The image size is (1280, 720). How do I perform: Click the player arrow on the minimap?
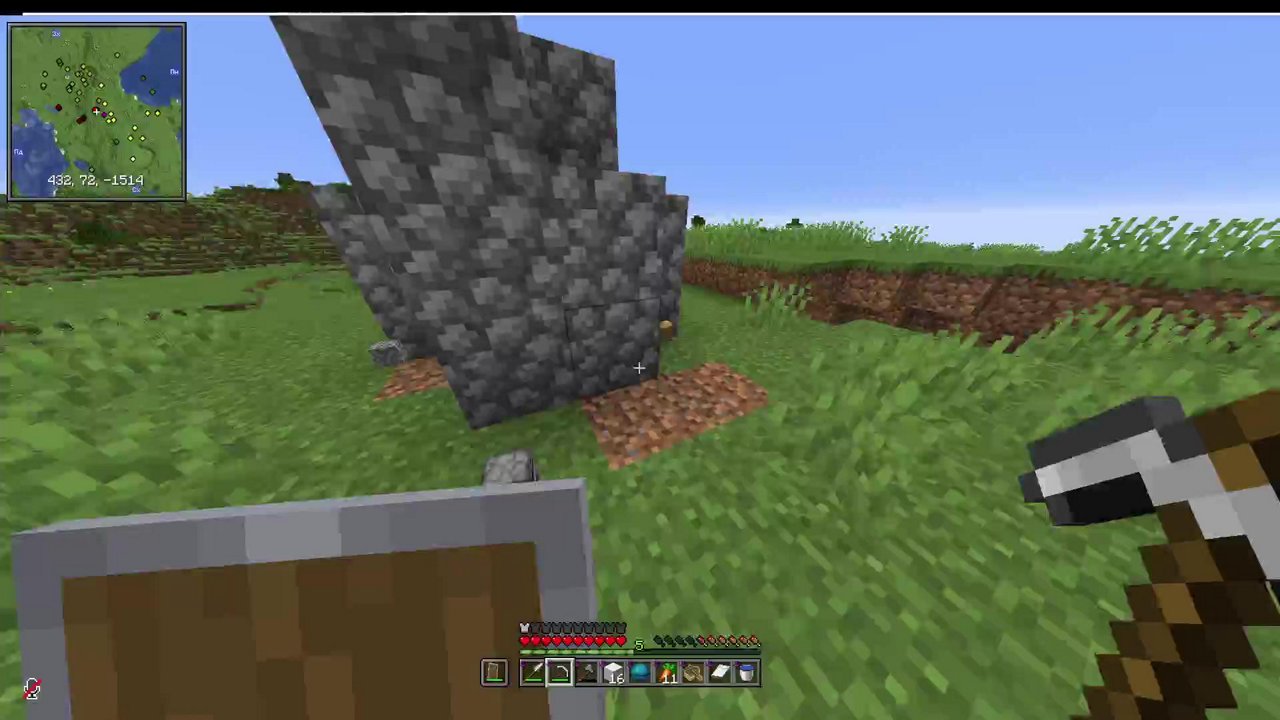(96, 111)
